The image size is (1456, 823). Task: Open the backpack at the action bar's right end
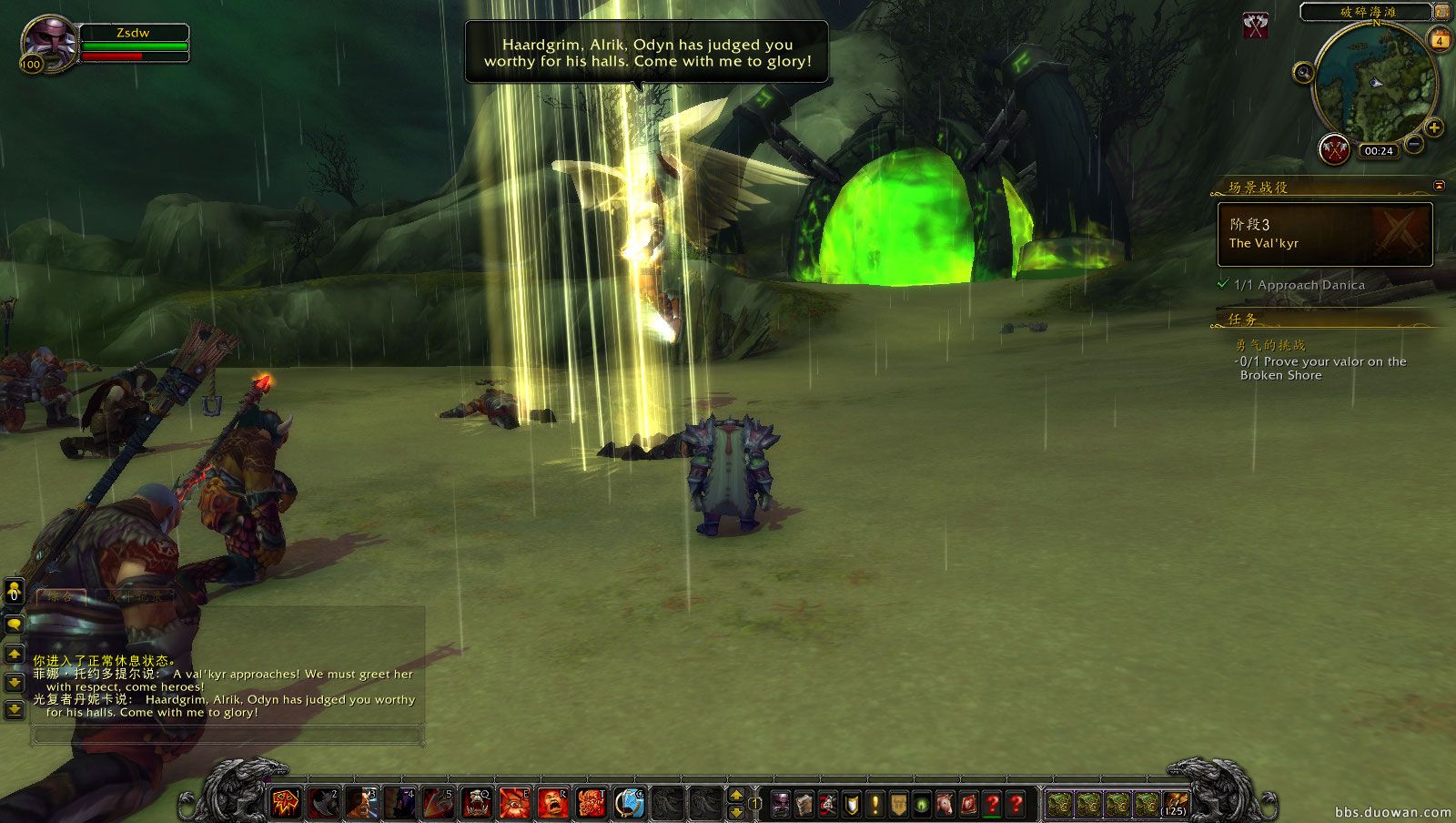tap(1177, 804)
